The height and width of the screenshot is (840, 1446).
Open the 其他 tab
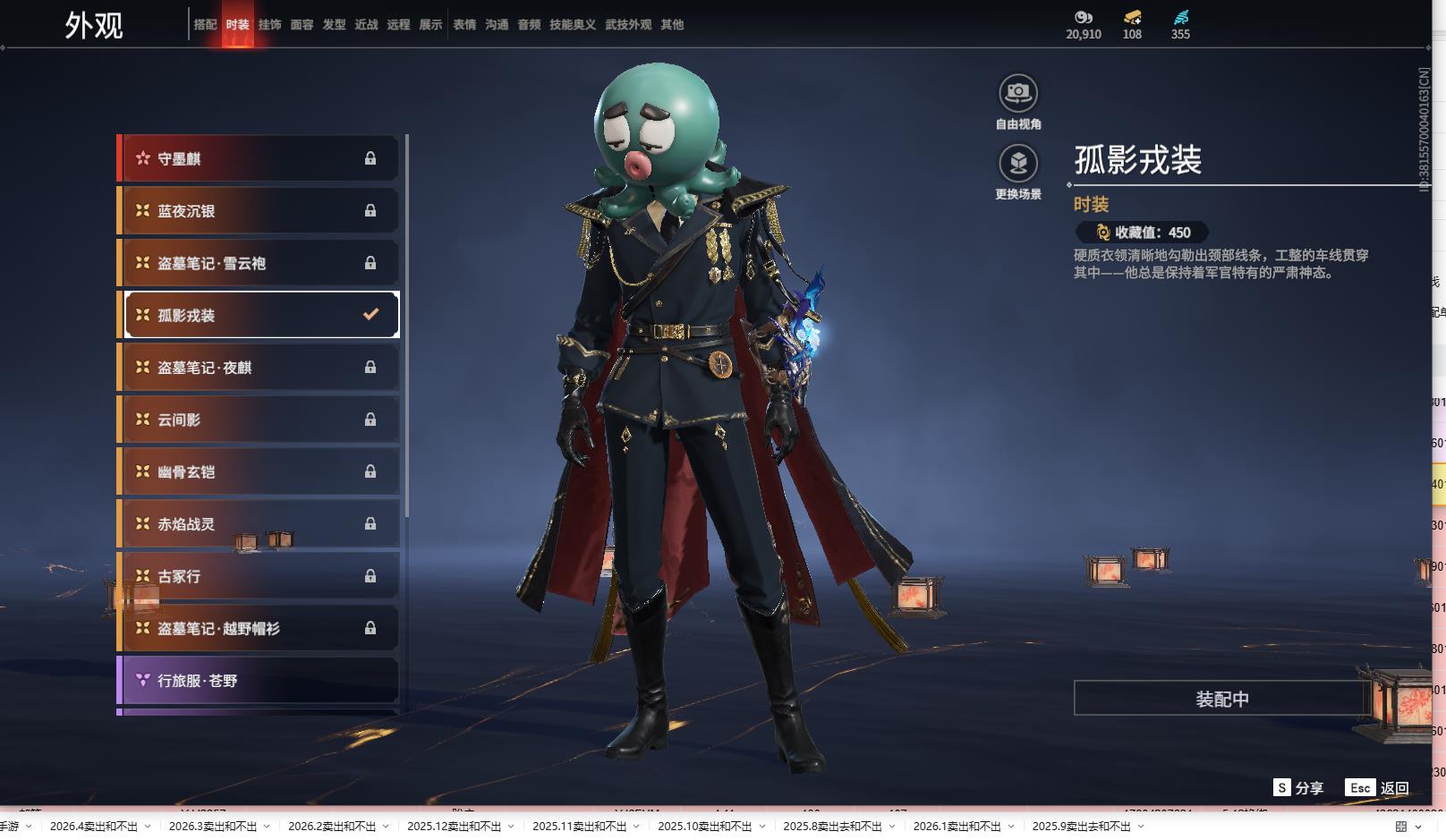(672, 25)
